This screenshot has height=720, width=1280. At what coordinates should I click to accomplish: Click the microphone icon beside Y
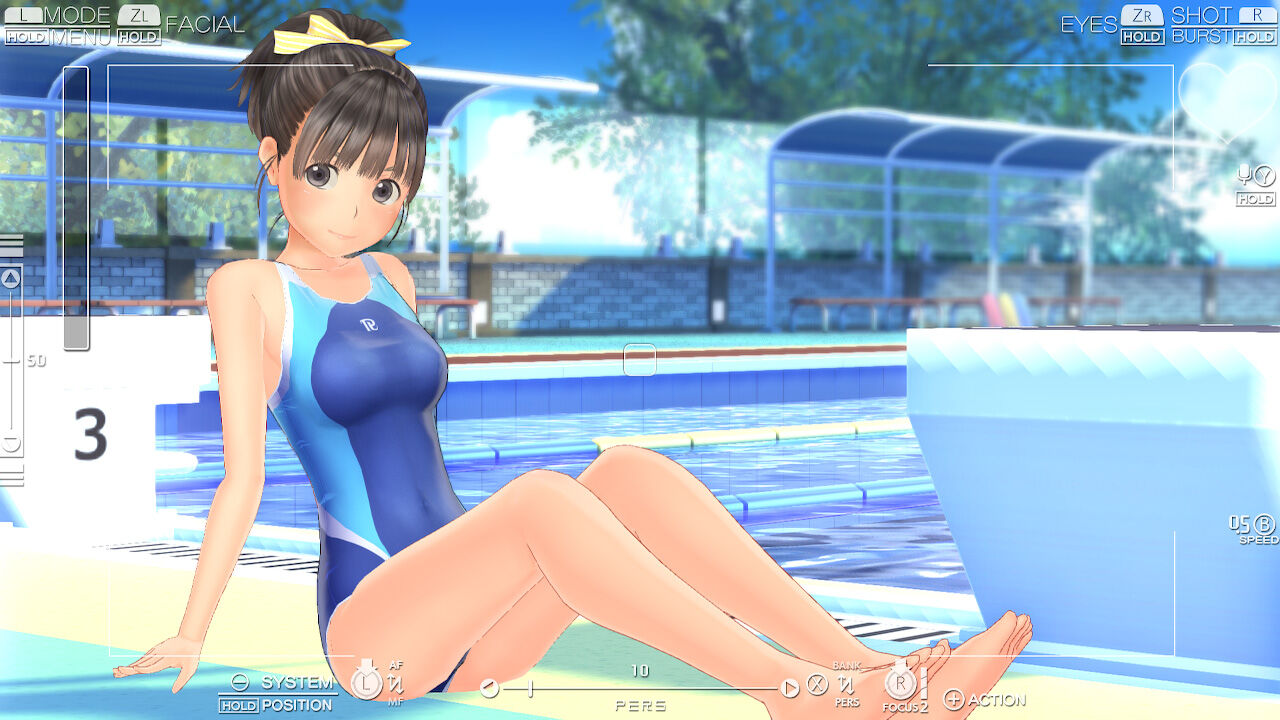pos(1244,177)
